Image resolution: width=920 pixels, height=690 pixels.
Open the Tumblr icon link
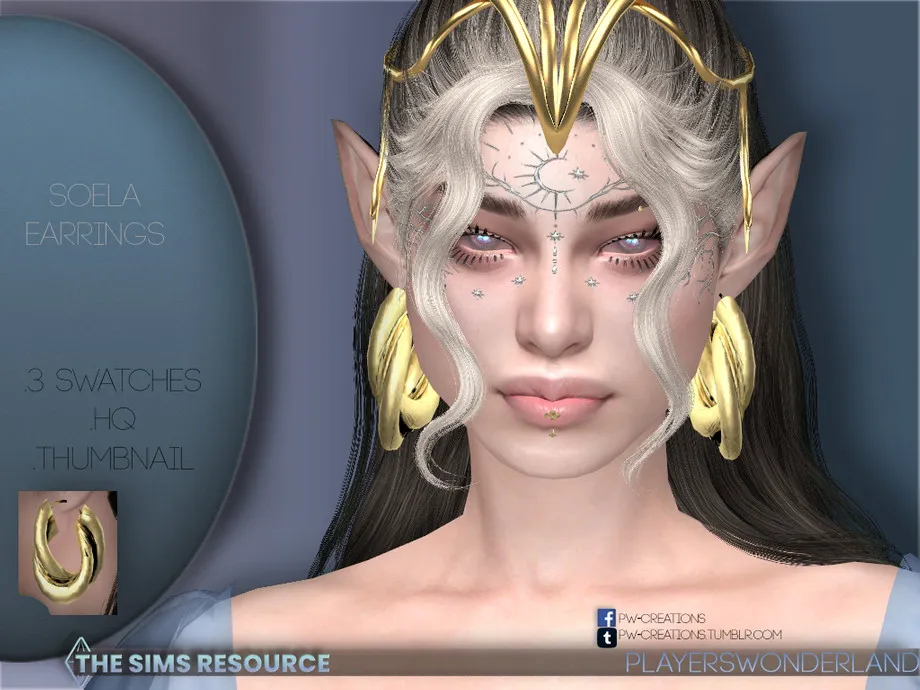606,636
